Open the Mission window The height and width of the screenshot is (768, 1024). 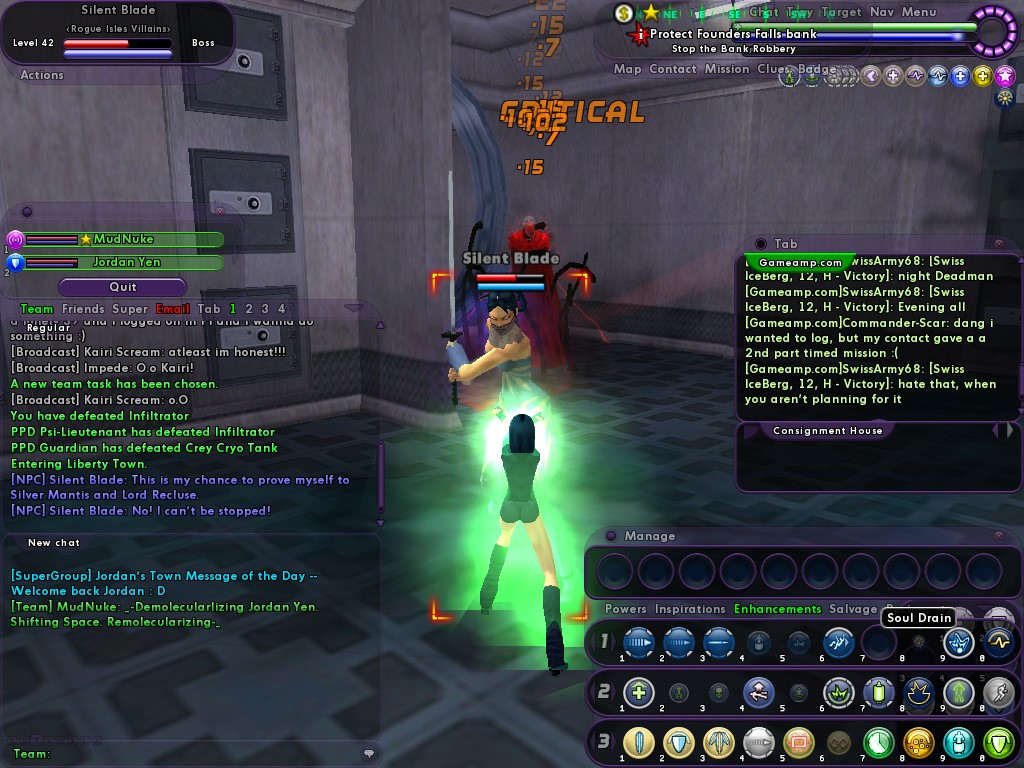click(727, 69)
